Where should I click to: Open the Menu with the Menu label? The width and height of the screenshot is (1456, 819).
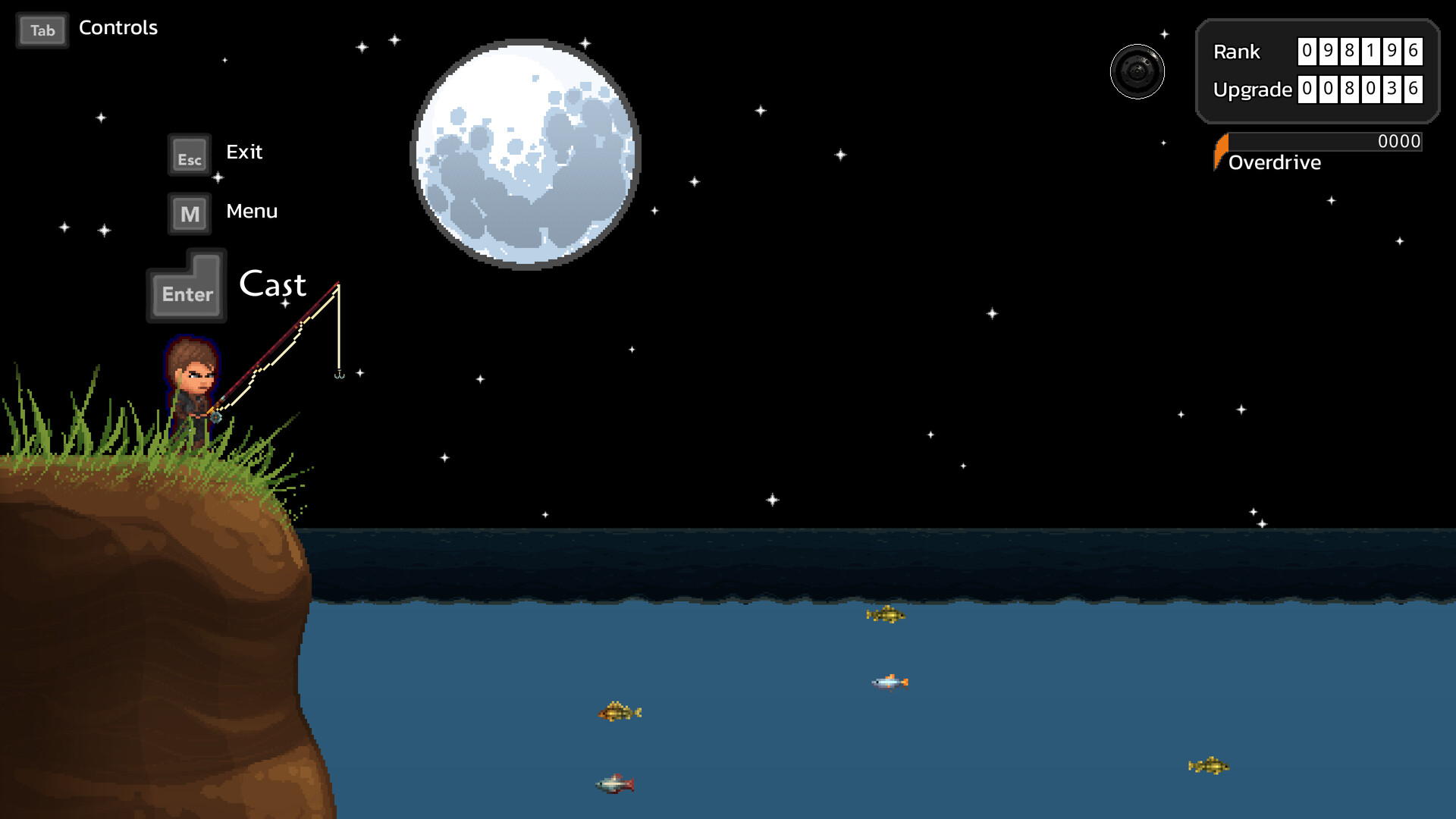252,211
